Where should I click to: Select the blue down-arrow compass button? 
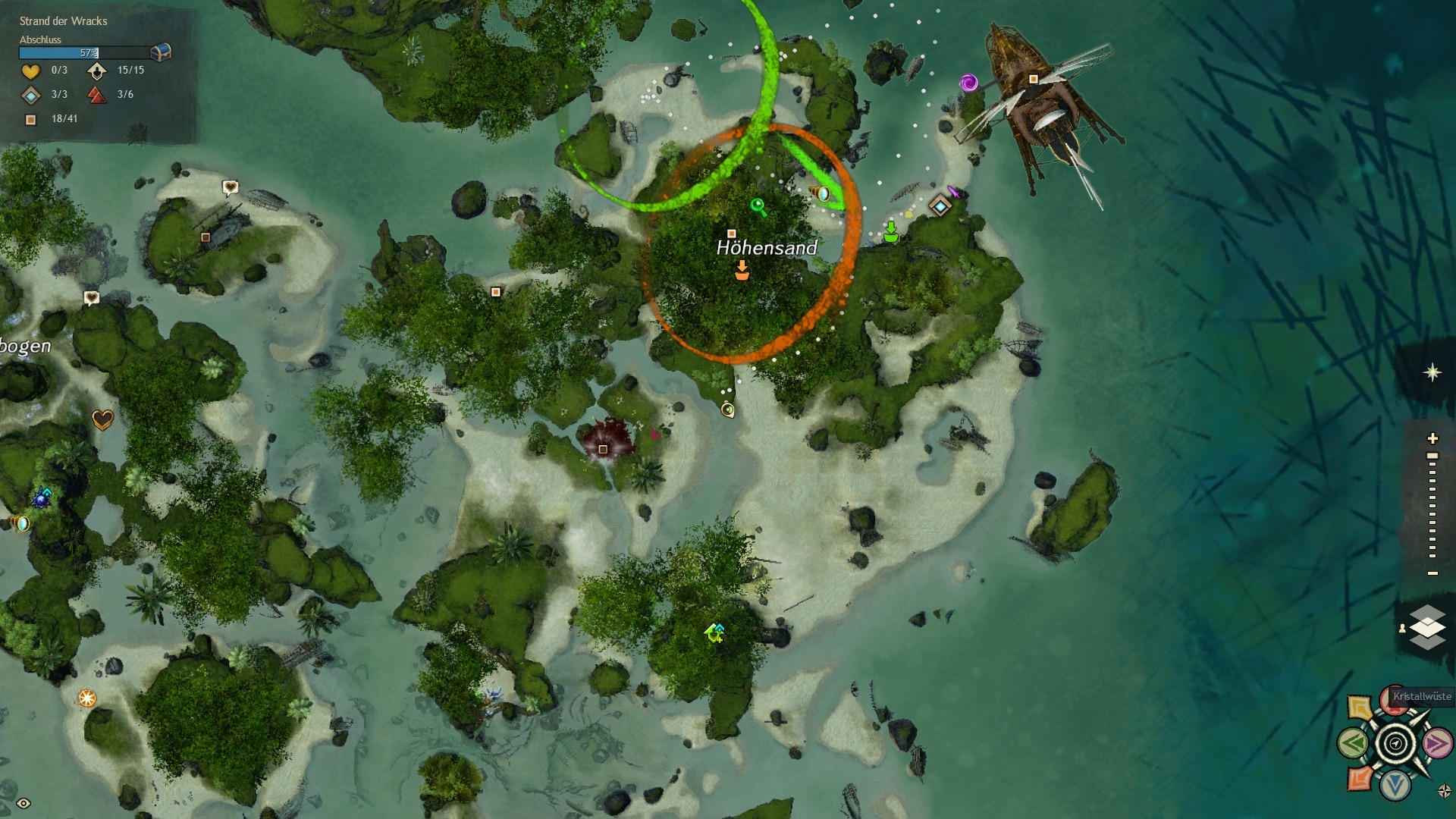(x=1395, y=785)
